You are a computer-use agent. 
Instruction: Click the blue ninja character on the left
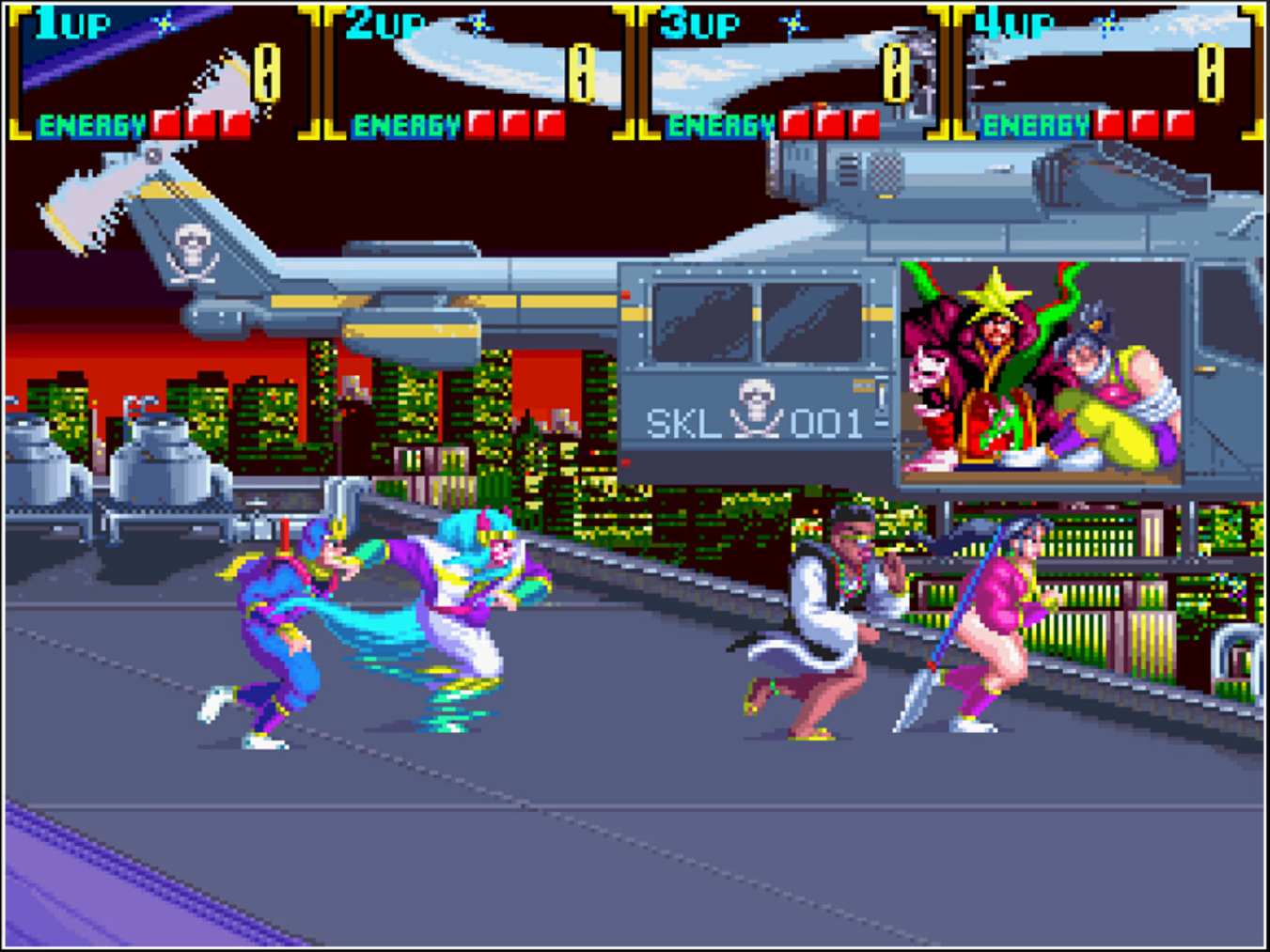(x=282, y=620)
